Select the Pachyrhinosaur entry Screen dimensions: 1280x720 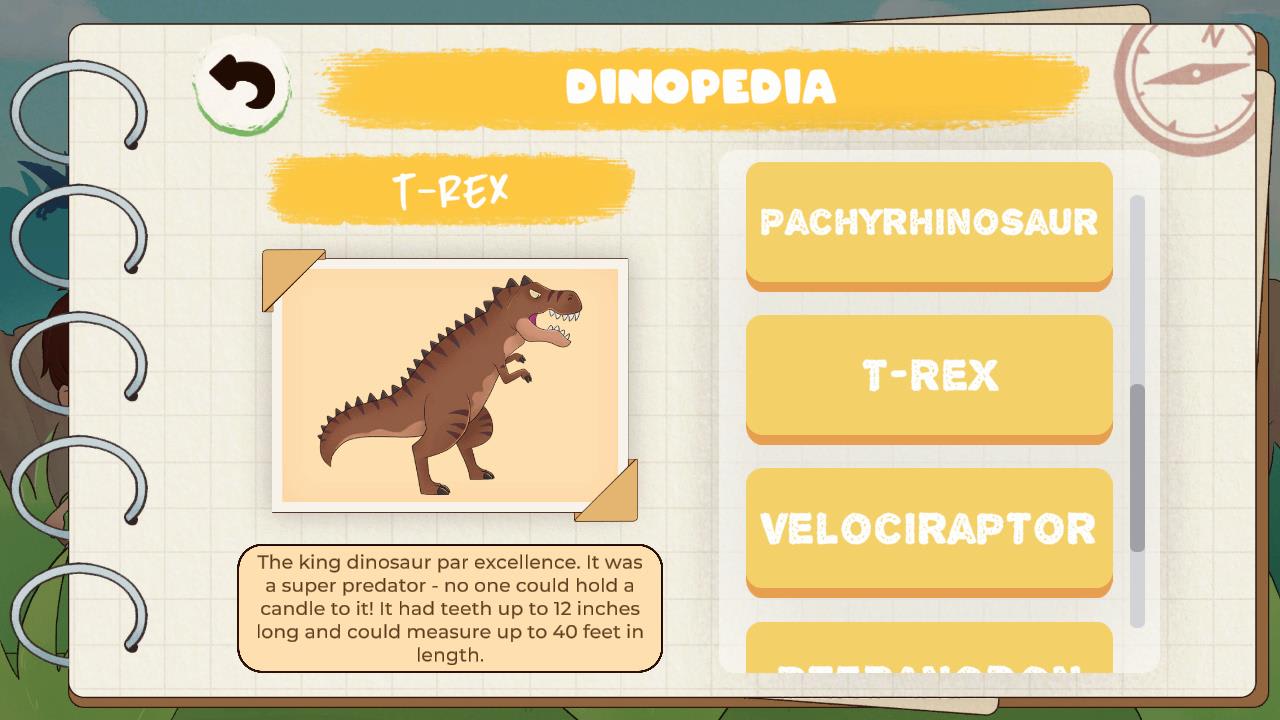(x=929, y=222)
